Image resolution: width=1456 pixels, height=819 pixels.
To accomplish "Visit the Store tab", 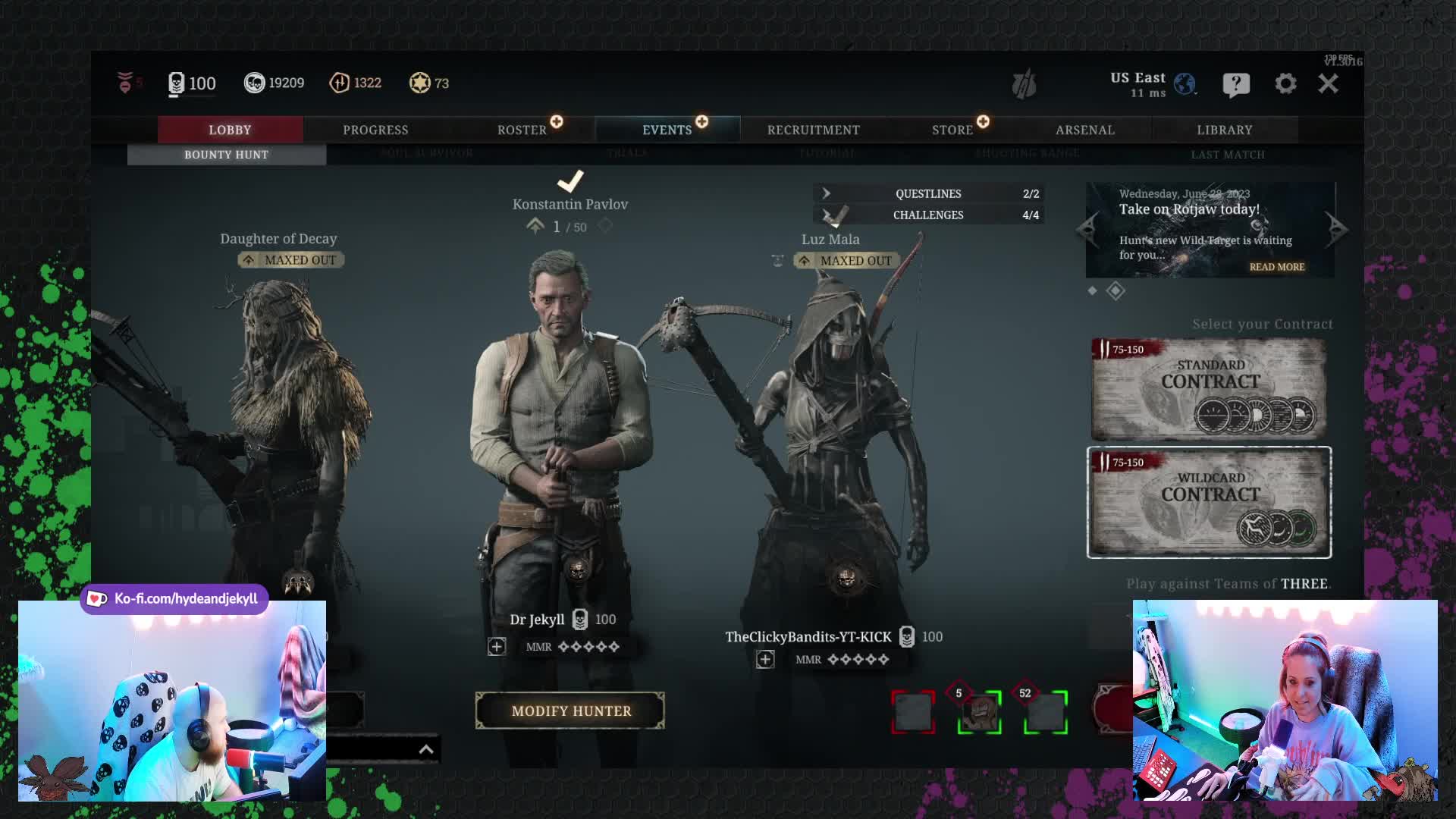I will coord(952,130).
